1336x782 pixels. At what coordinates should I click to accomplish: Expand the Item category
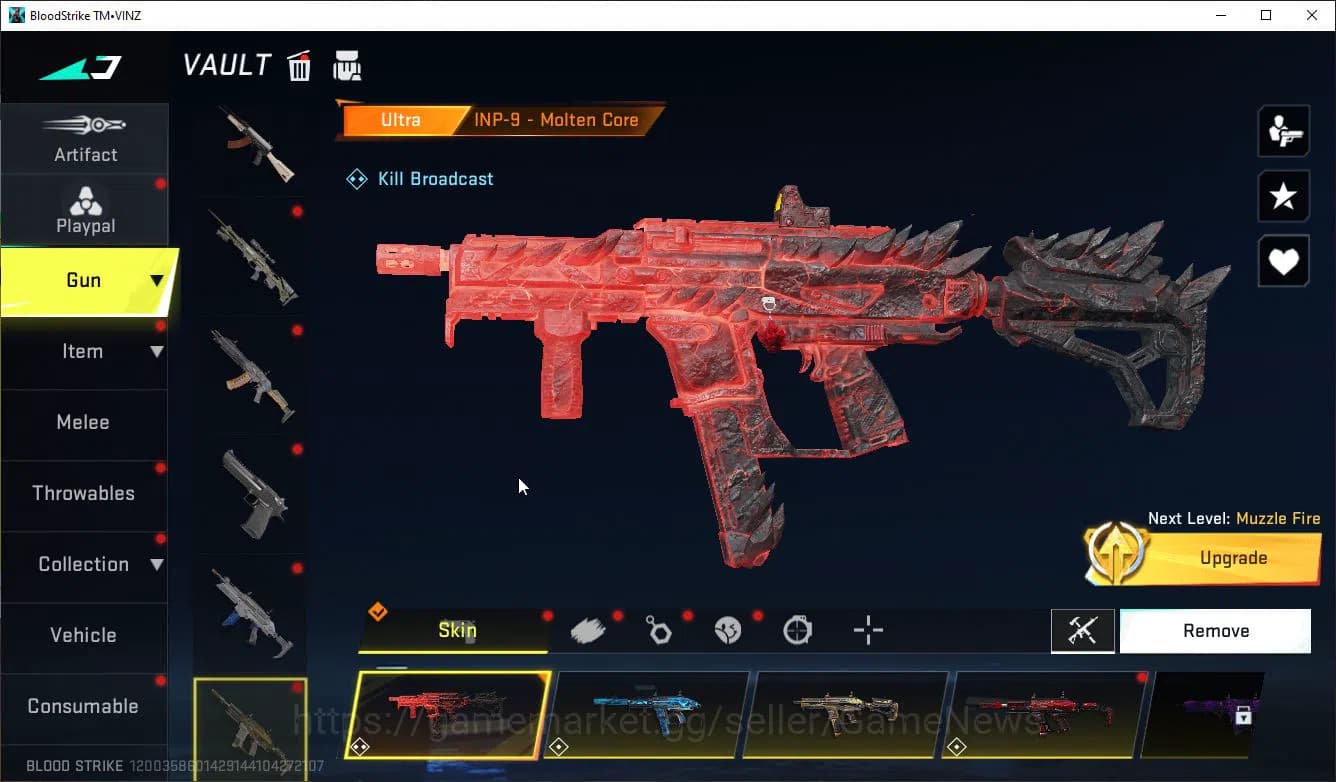85,351
